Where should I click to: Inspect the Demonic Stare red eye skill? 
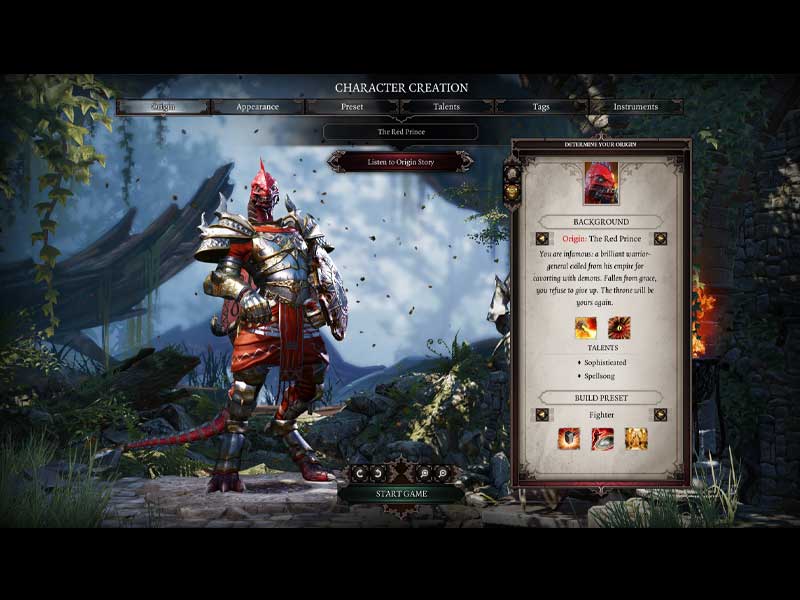(x=619, y=327)
